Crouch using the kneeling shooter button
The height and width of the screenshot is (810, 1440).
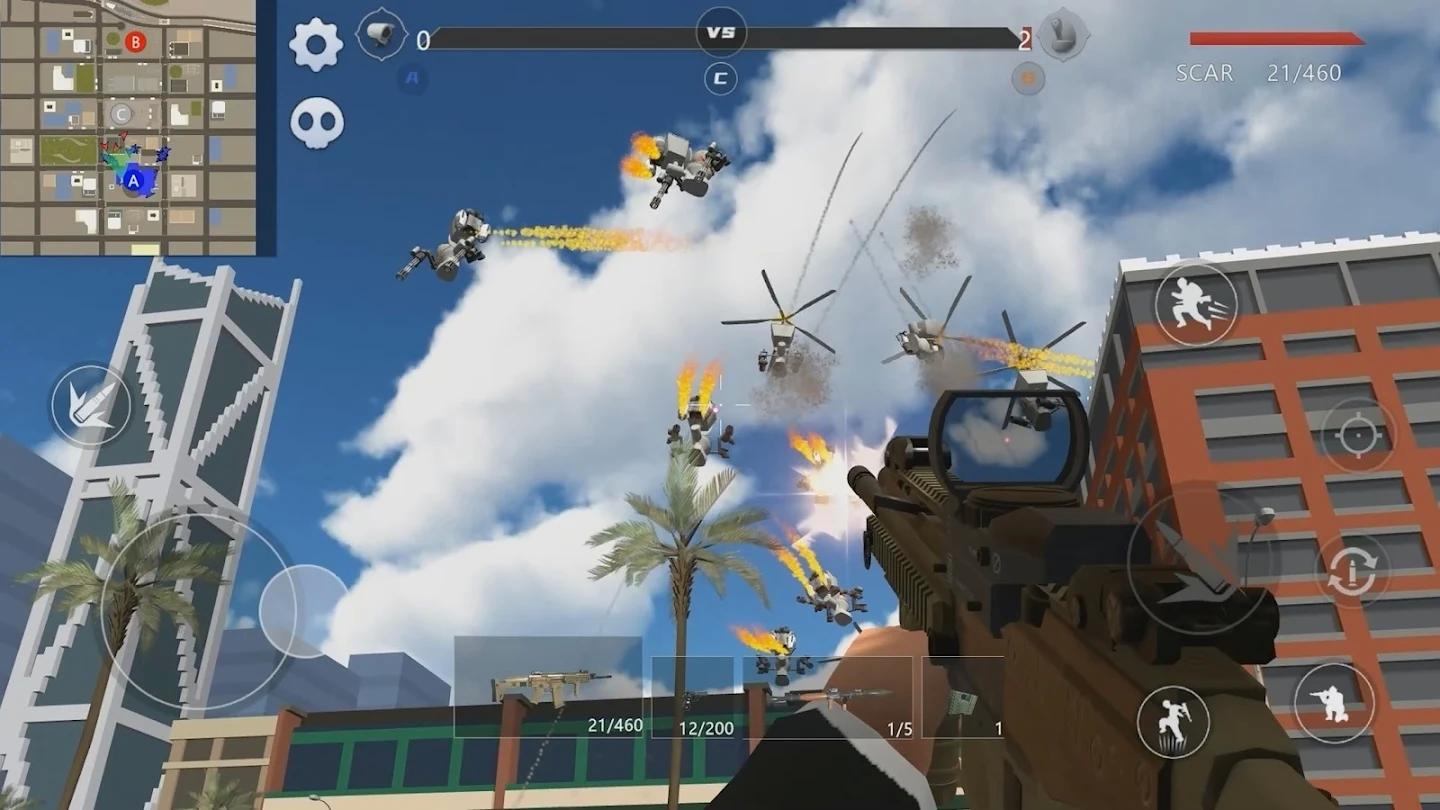click(x=1334, y=703)
